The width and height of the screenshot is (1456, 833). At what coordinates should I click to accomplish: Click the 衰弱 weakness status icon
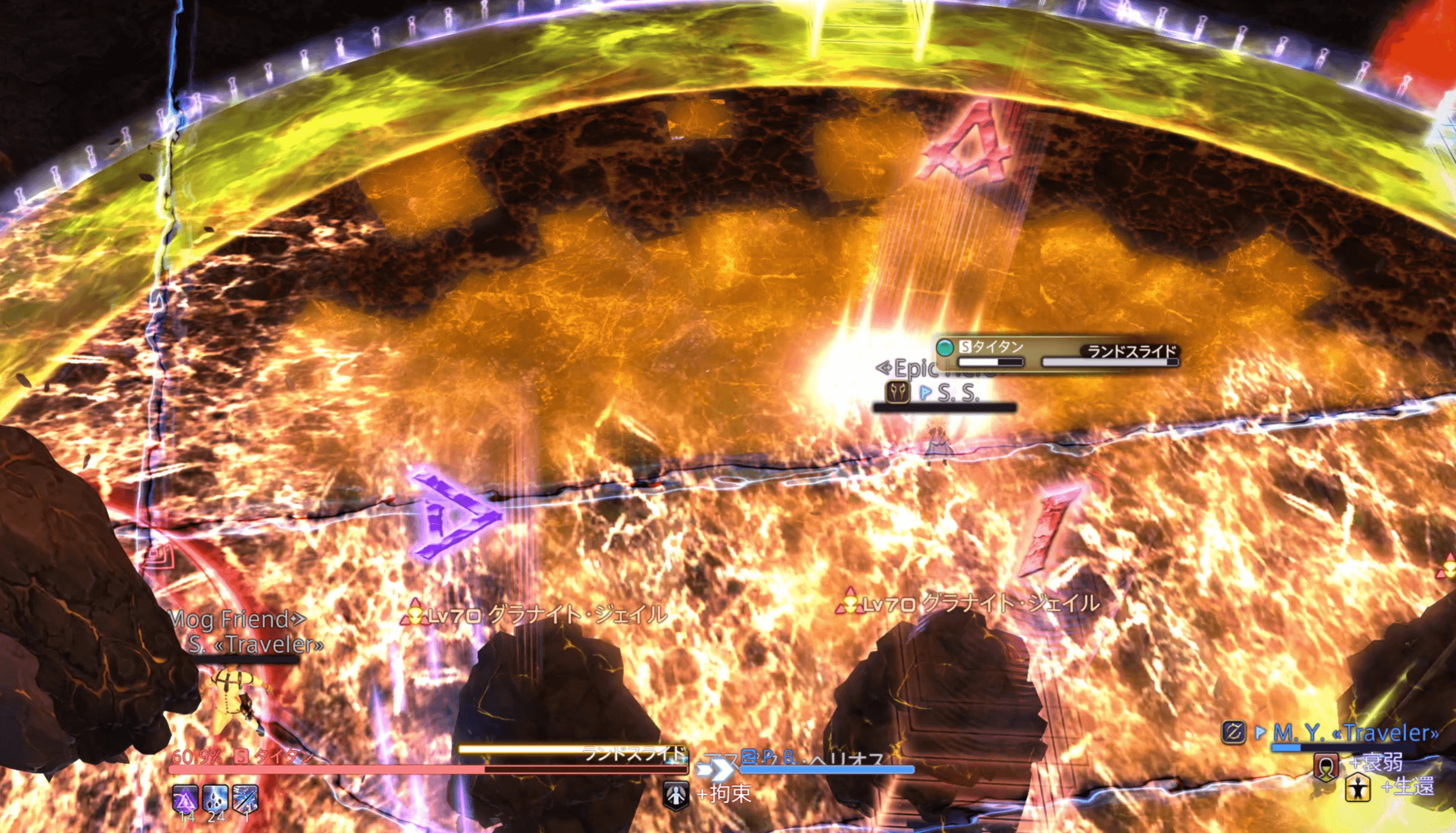(1326, 765)
